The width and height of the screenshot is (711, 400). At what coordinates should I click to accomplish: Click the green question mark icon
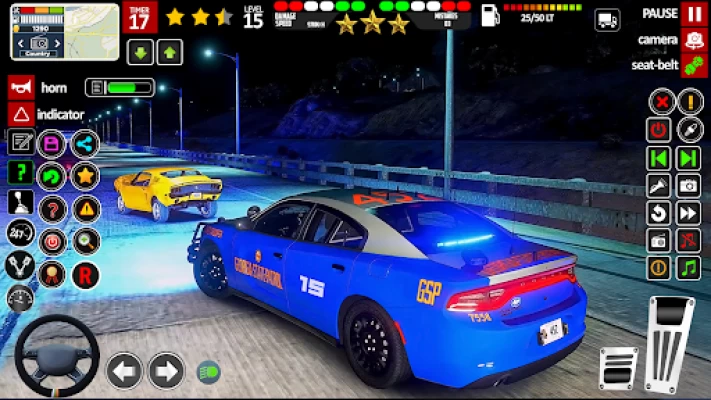(x=20, y=172)
